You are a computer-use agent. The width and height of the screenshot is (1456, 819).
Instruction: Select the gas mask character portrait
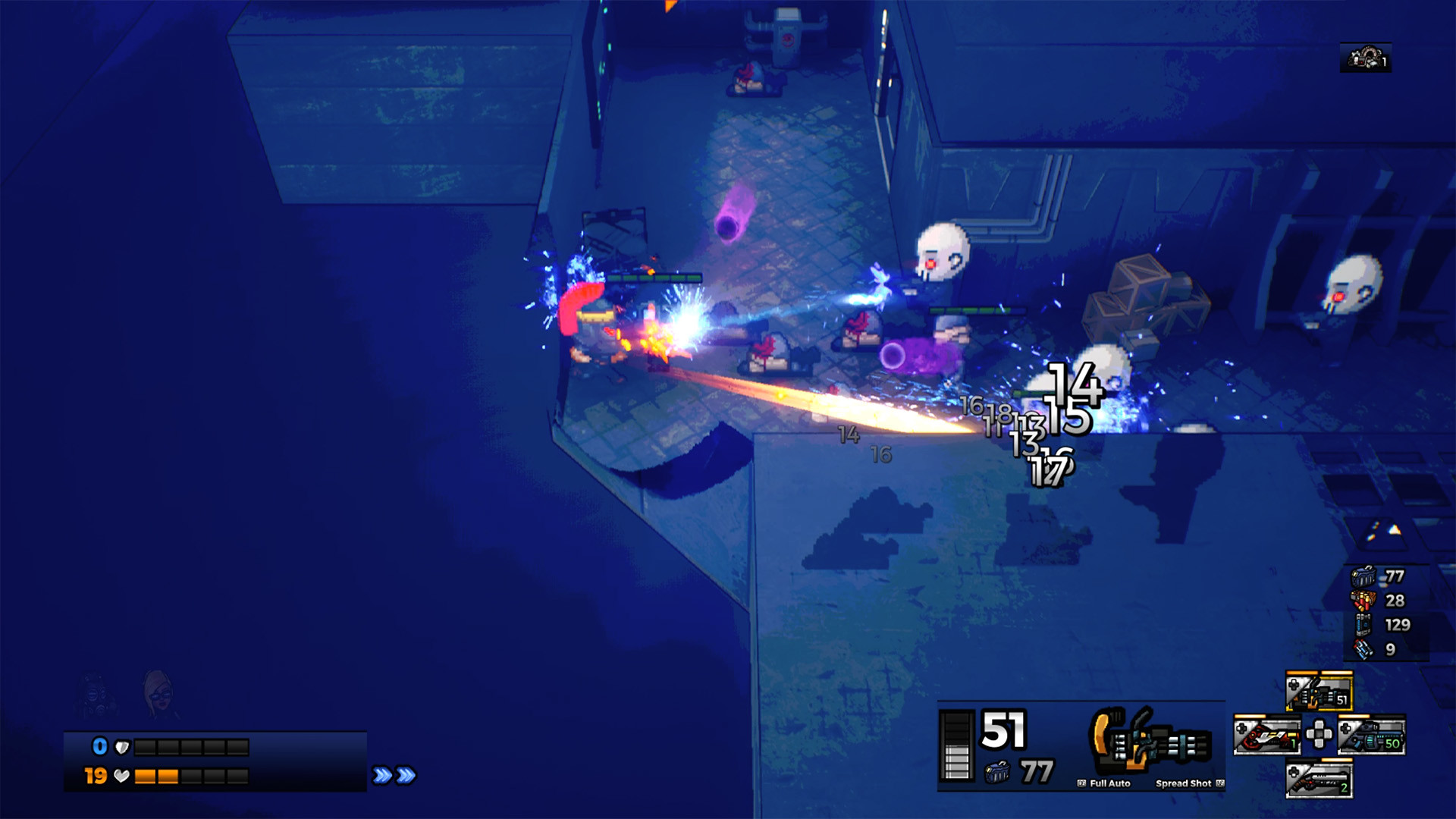95,694
